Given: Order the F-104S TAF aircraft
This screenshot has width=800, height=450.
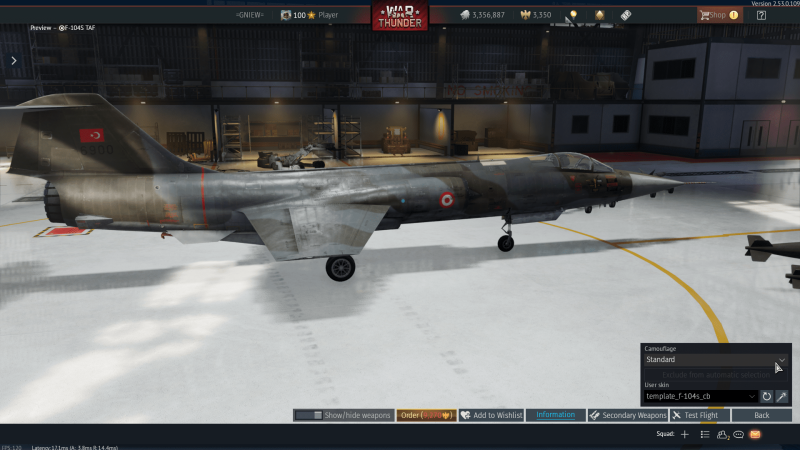Looking at the screenshot, I should [427, 415].
